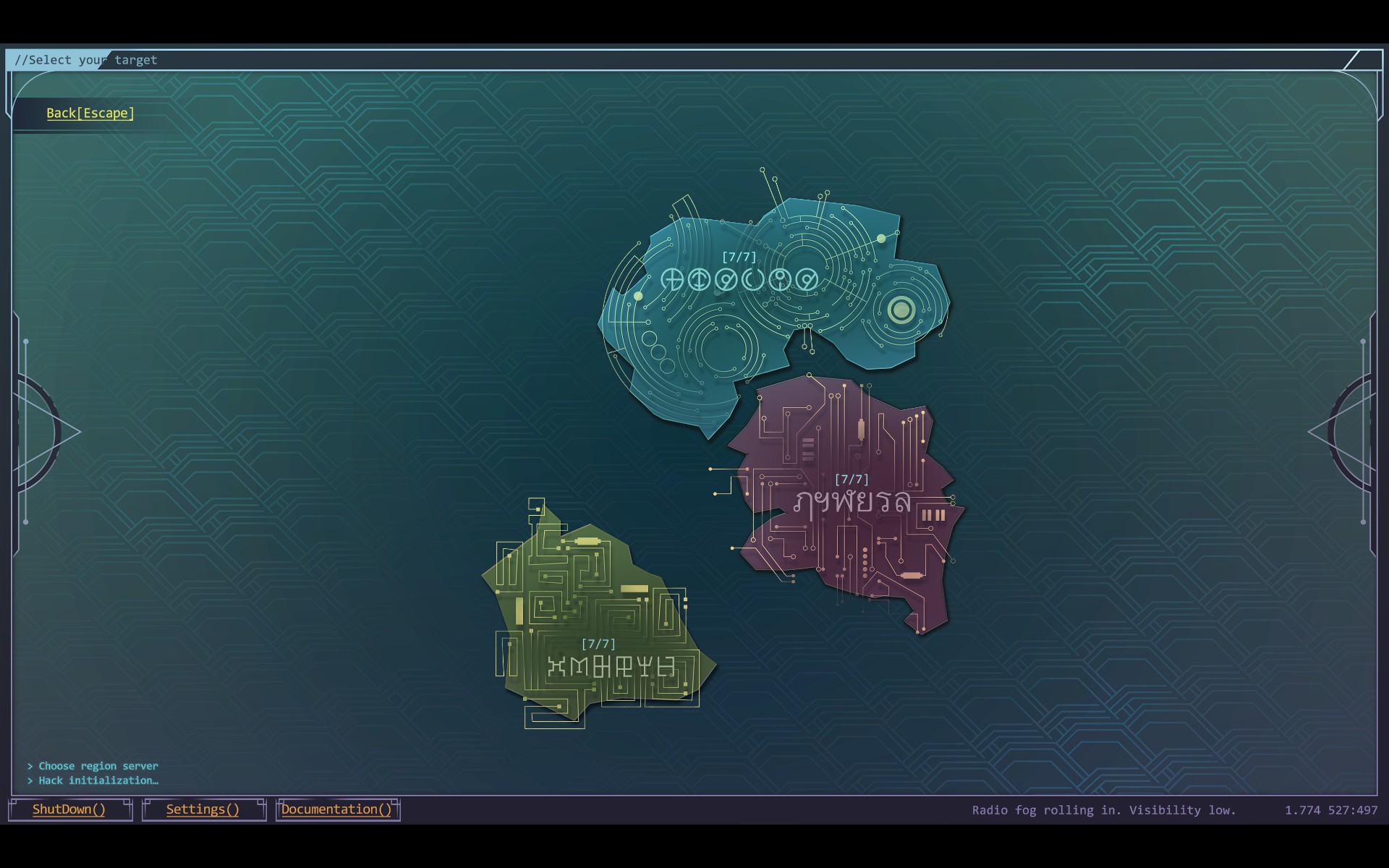Go to next page with right triangle arrow
The image size is (1389, 868).
point(1338,432)
